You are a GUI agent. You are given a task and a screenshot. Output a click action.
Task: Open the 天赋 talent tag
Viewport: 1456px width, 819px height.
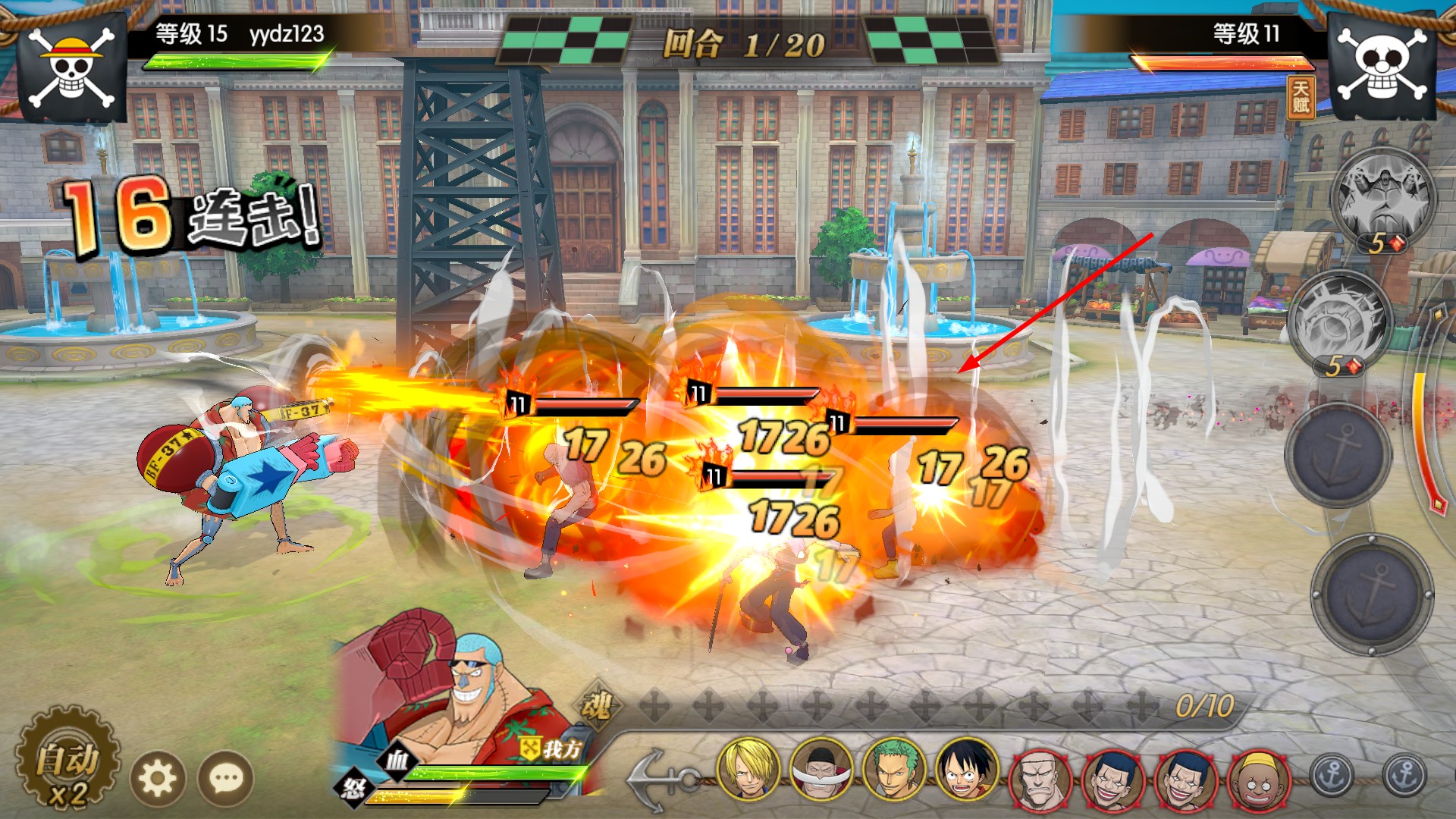1301,98
